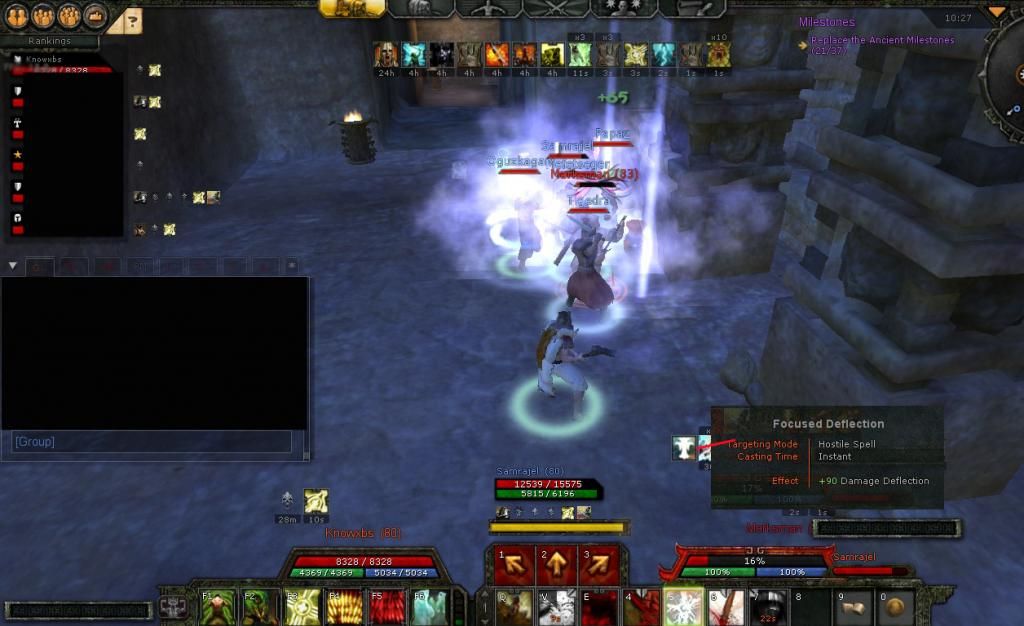Click the orange dropdown arrow above the minimap
The image size is (1024, 626).
996,12
